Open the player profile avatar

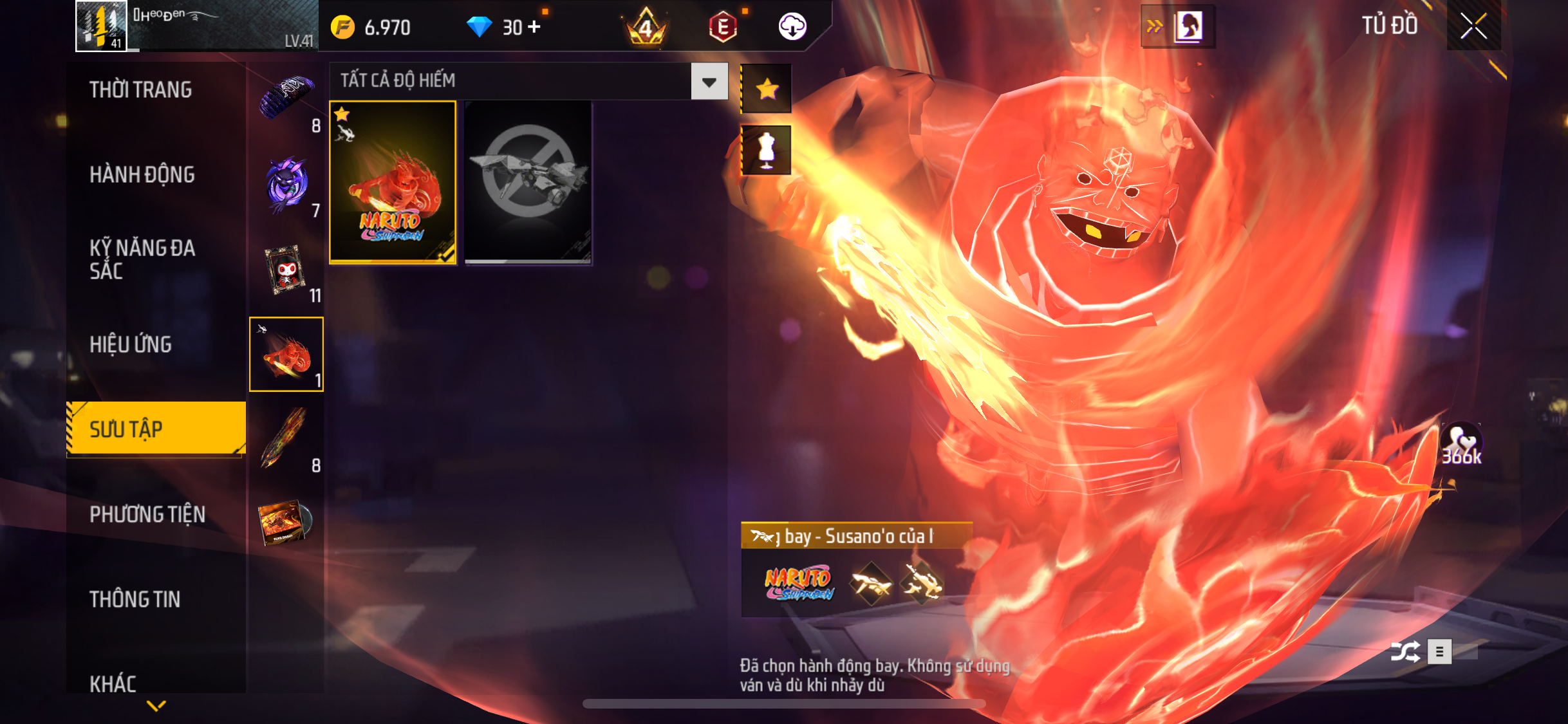point(101,26)
